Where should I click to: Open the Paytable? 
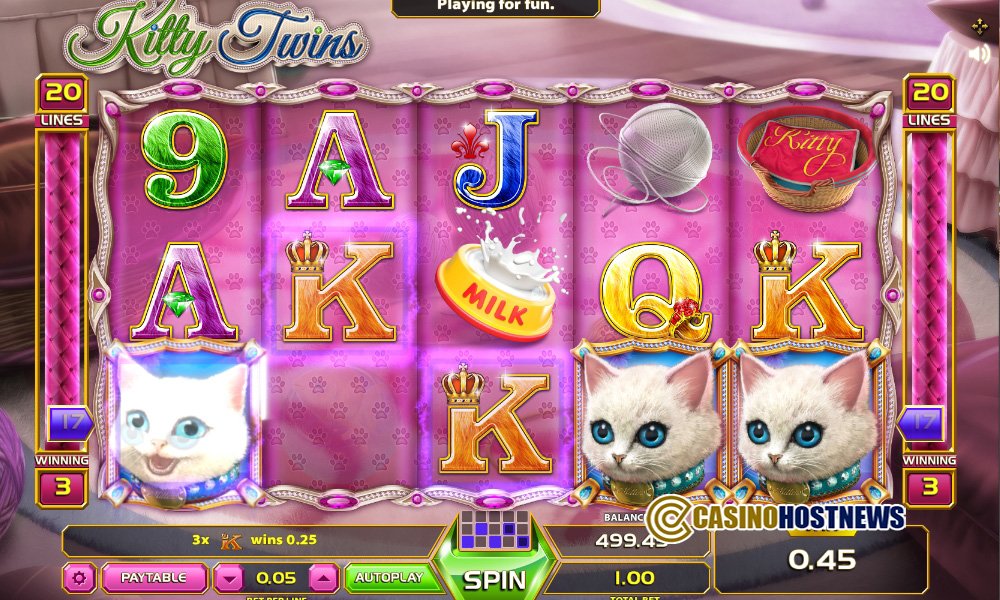click(x=154, y=578)
